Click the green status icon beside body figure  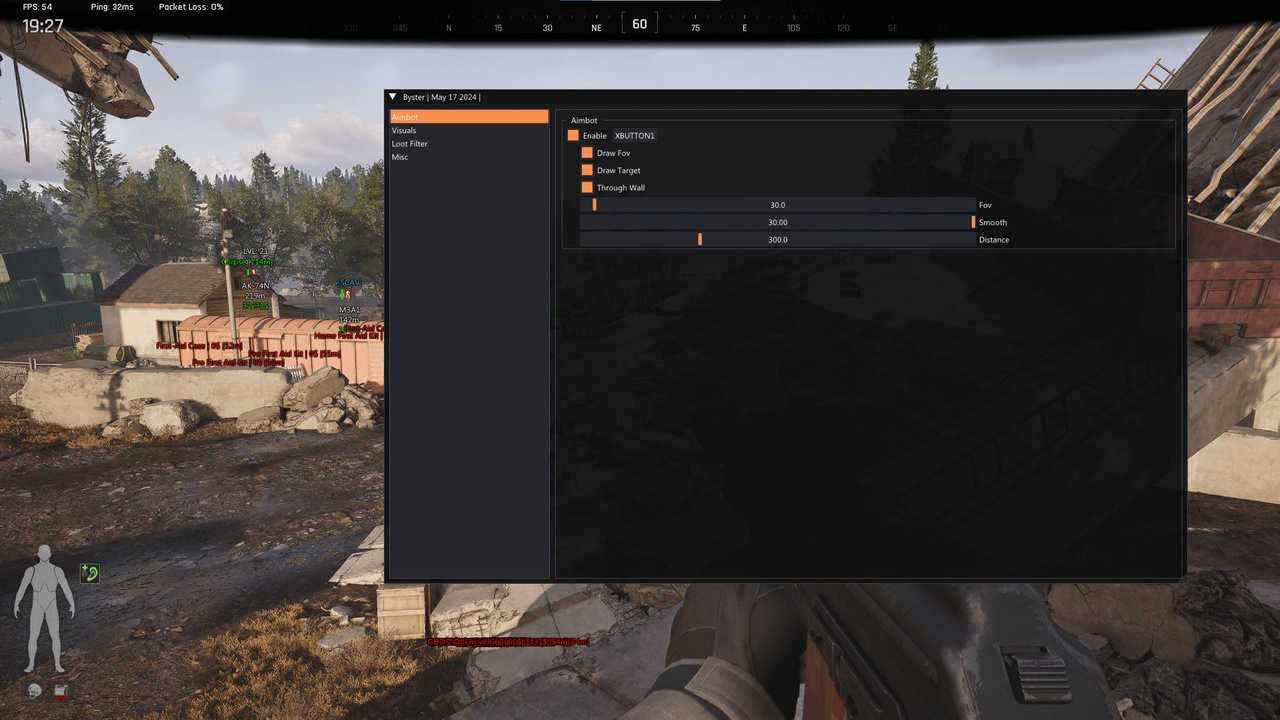pyautogui.click(x=90, y=573)
